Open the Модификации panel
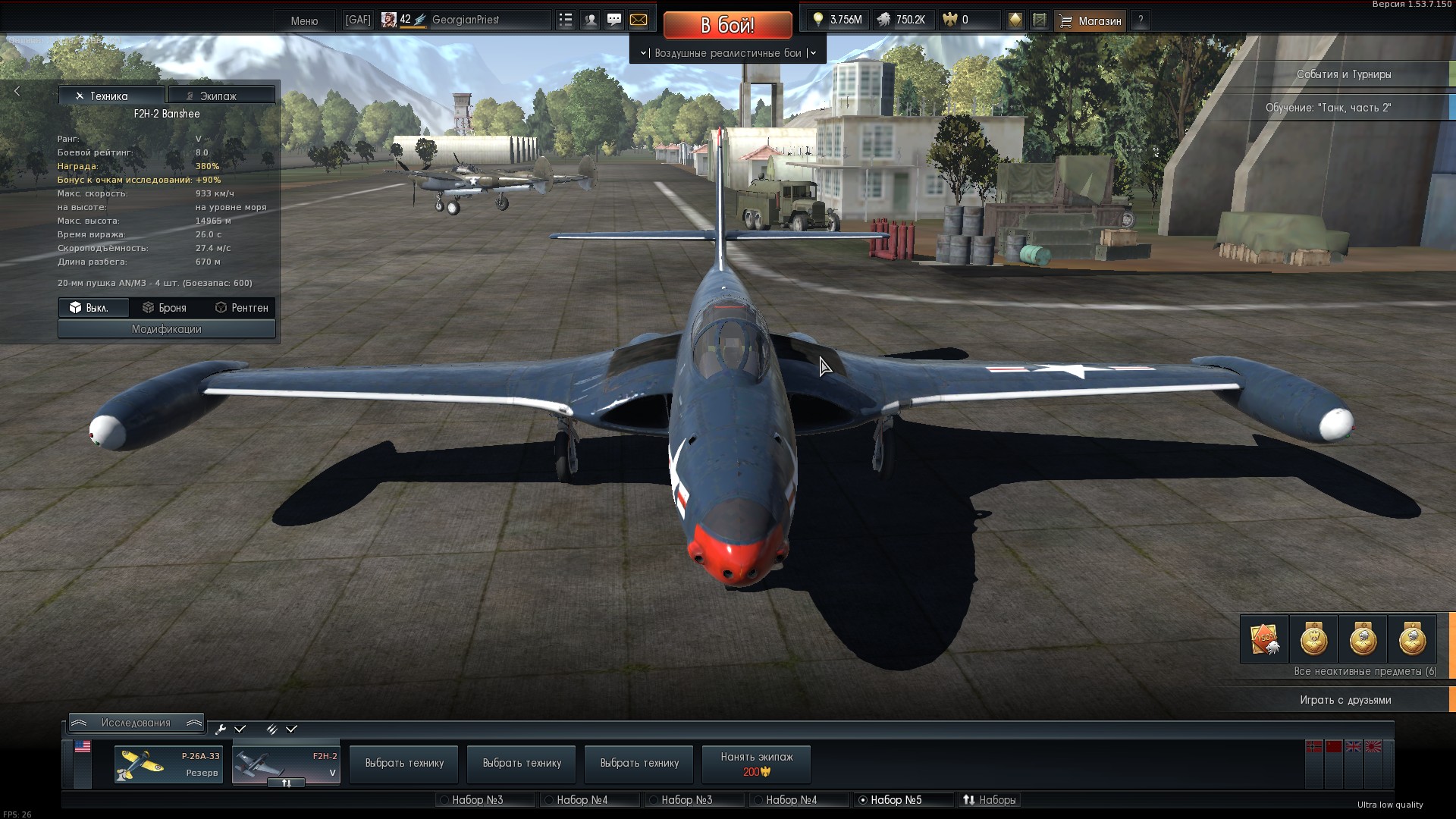Image resolution: width=1456 pixels, height=819 pixels. click(166, 329)
